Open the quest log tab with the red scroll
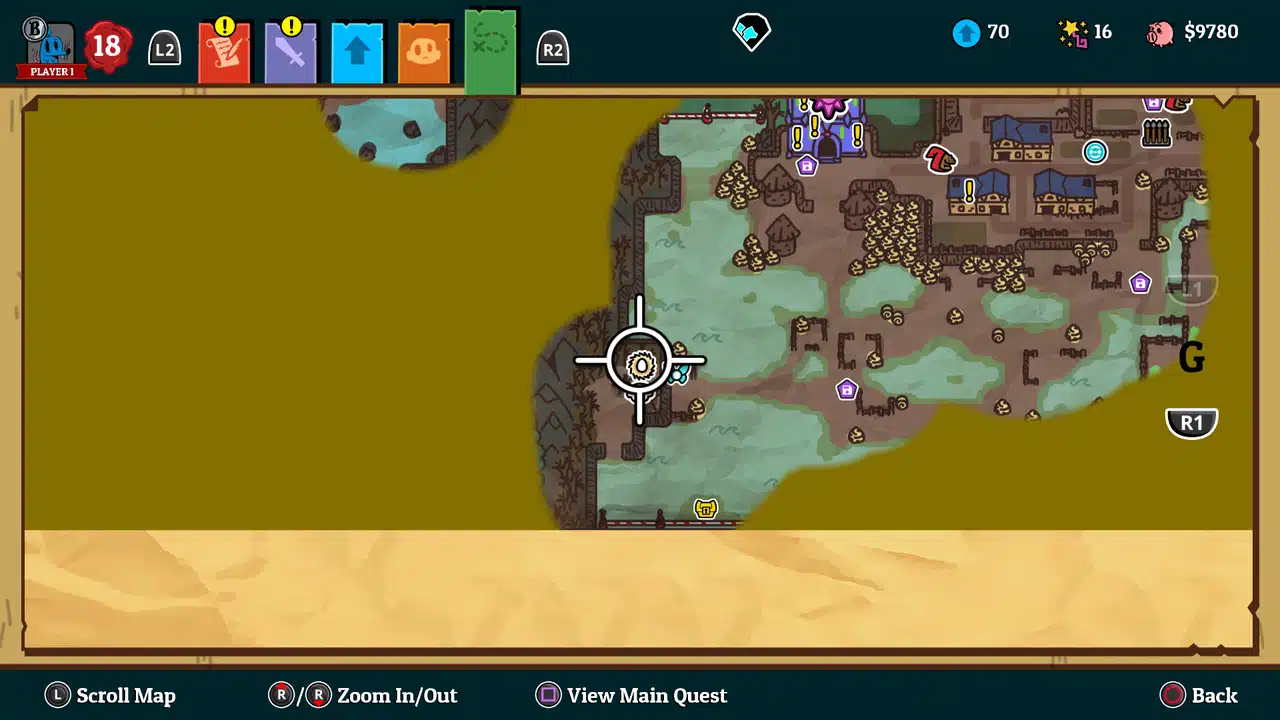1280x720 pixels. (x=224, y=50)
